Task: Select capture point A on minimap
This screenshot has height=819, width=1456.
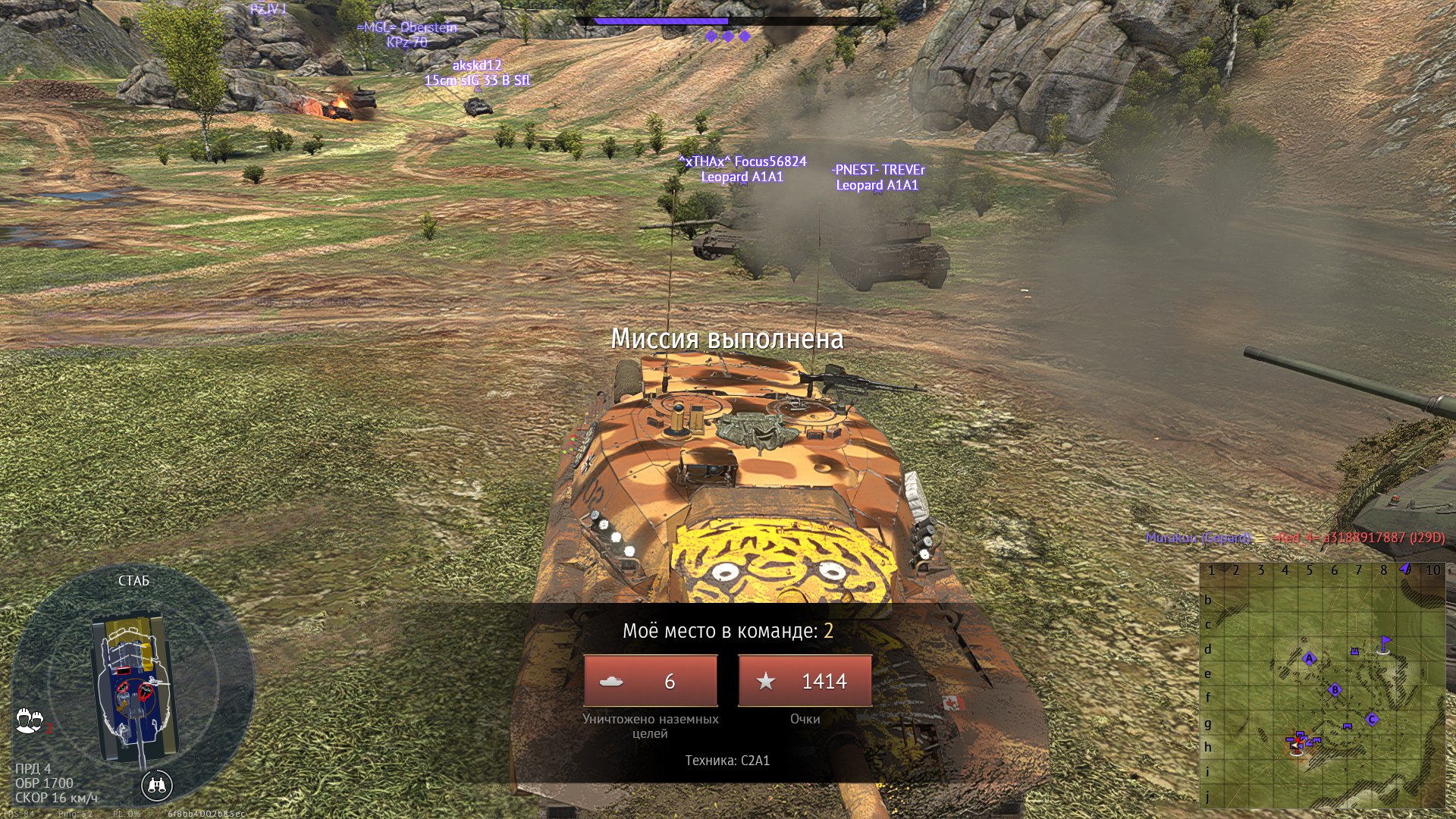Action: tap(1309, 658)
